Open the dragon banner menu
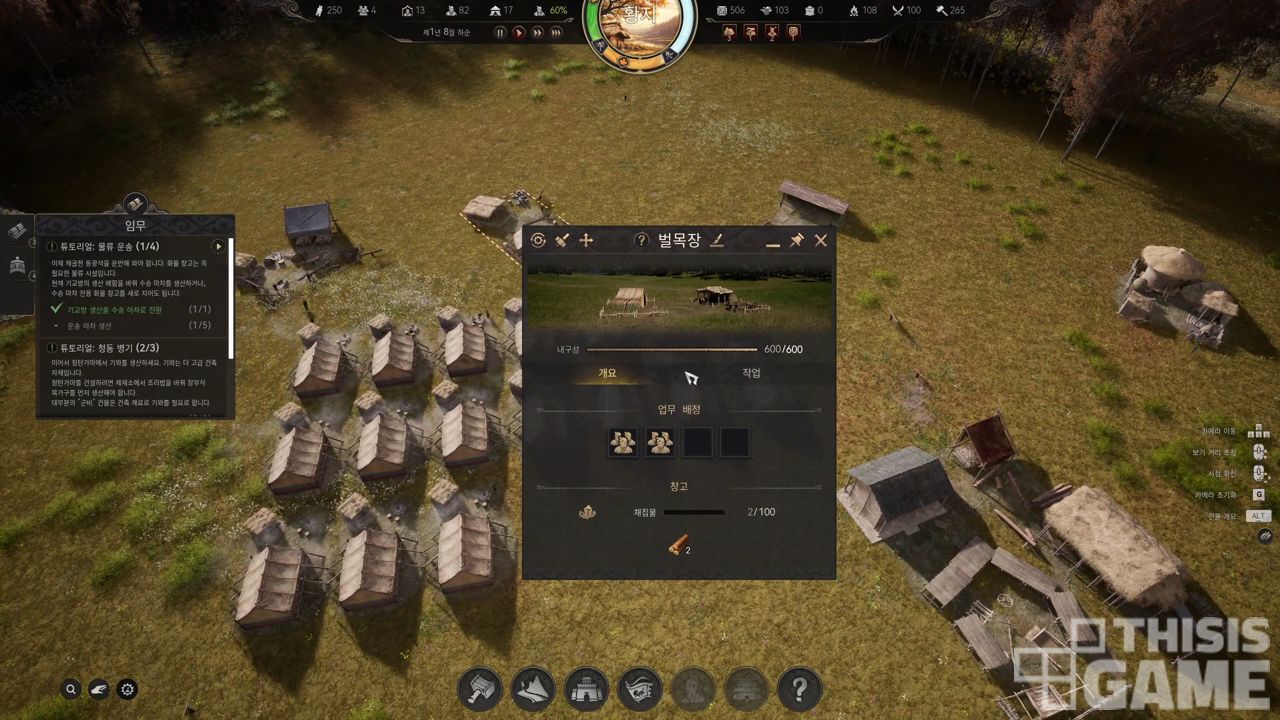Image resolution: width=1280 pixels, height=720 pixels. [x=640, y=689]
